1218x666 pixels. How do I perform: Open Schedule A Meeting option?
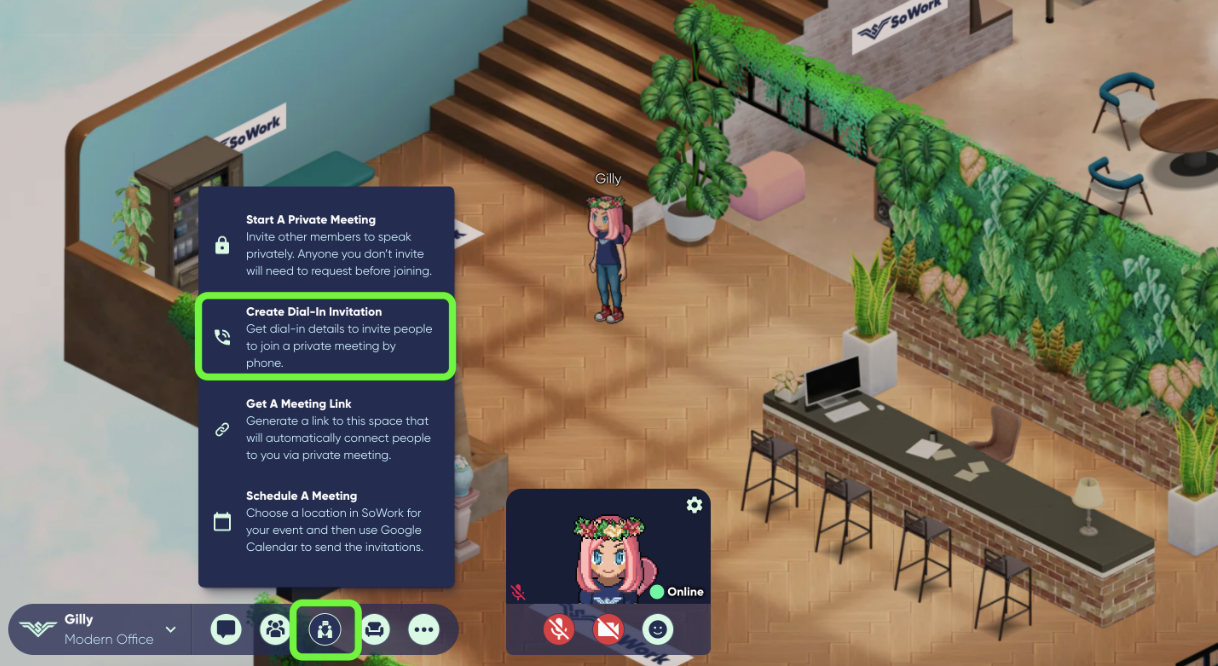pos(326,521)
